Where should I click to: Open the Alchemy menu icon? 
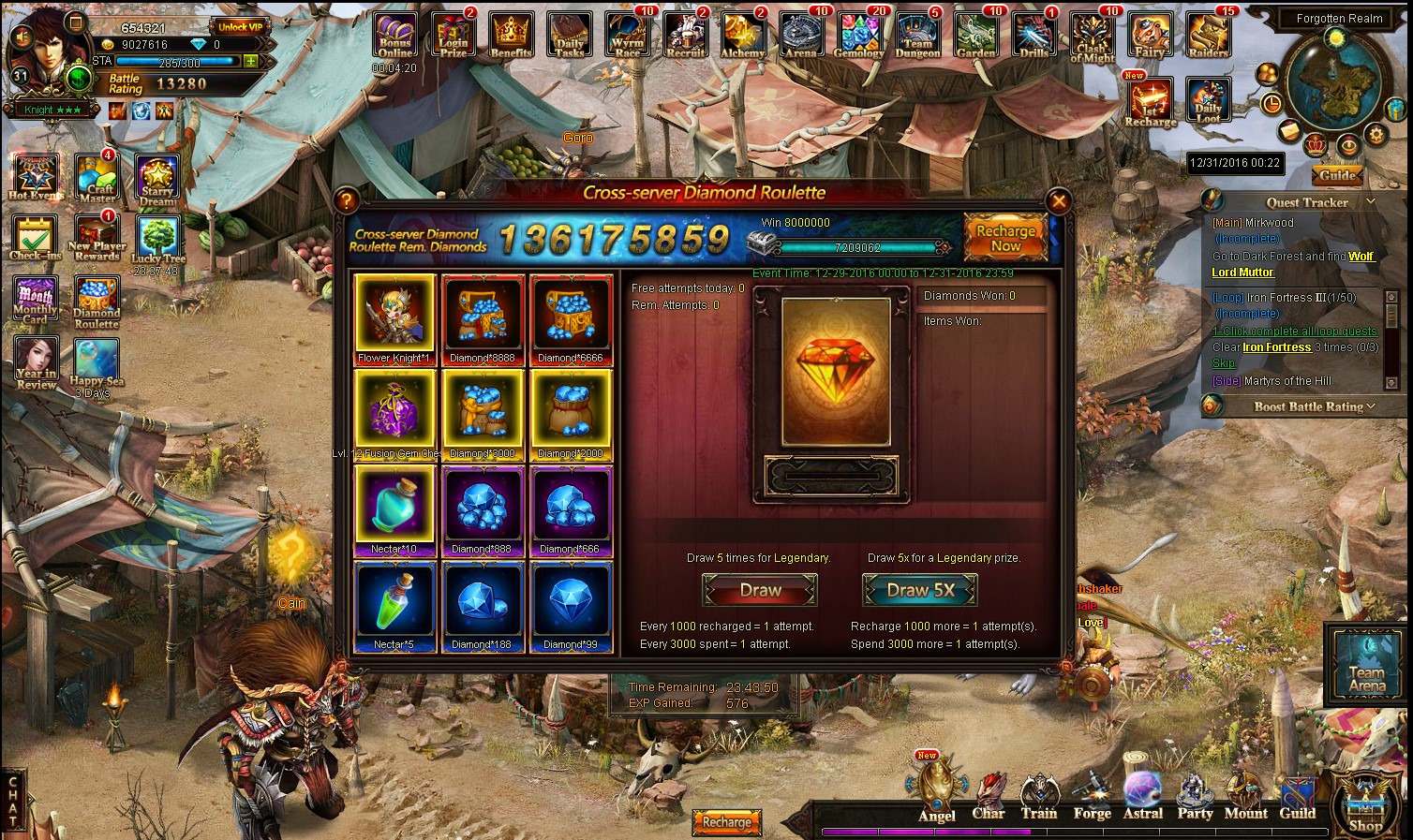pos(743,36)
